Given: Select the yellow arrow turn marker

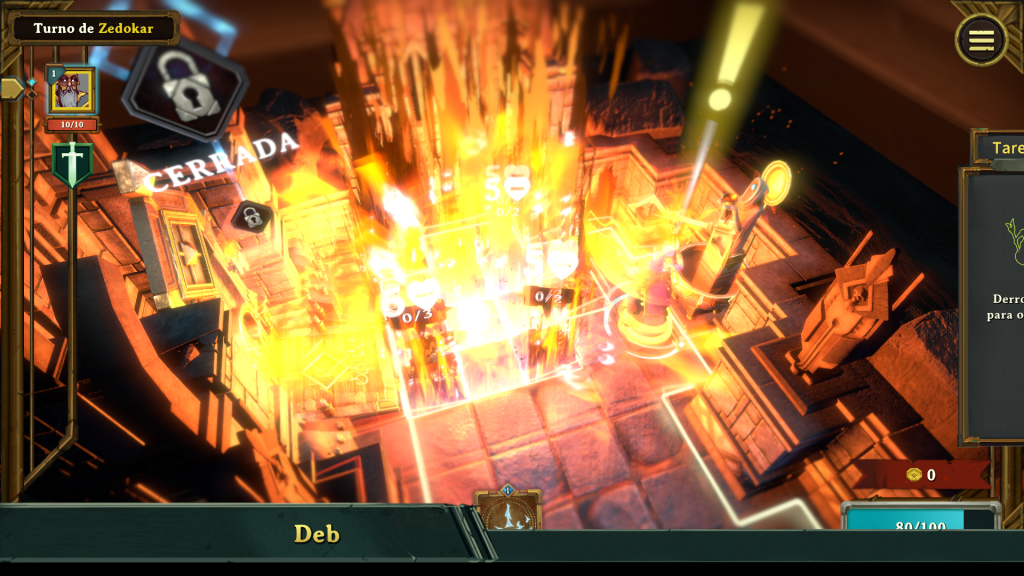Looking at the screenshot, I should tap(12, 88).
